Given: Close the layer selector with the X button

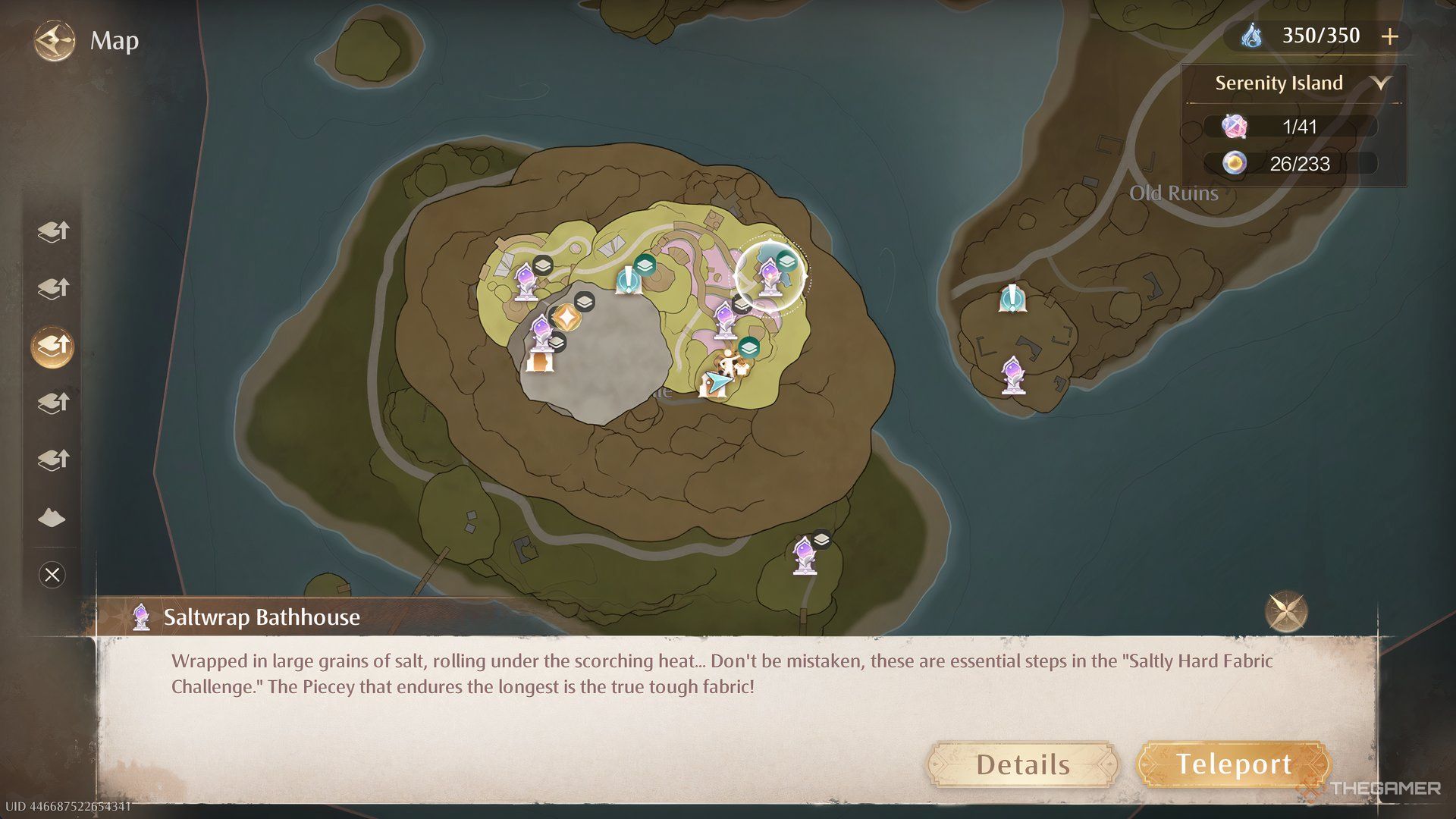Looking at the screenshot, I should (52, 575).
